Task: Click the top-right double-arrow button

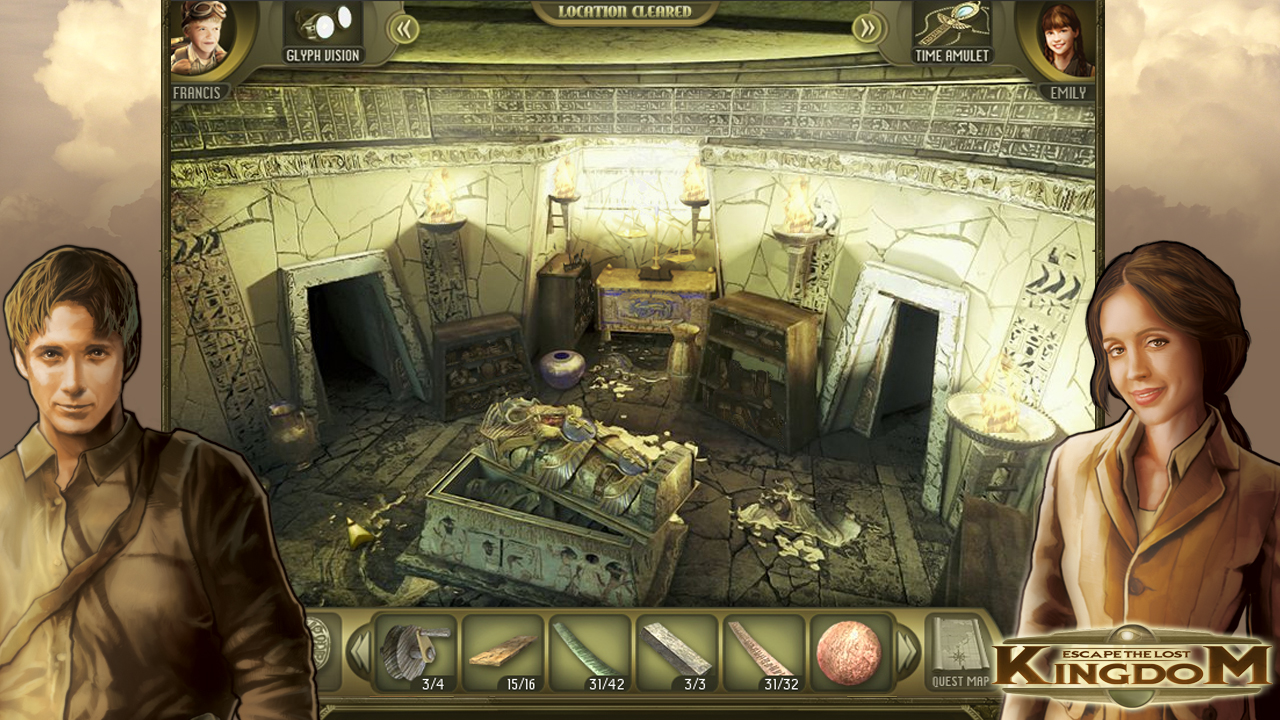Action: pyautogui.click(x=868, y=28)
